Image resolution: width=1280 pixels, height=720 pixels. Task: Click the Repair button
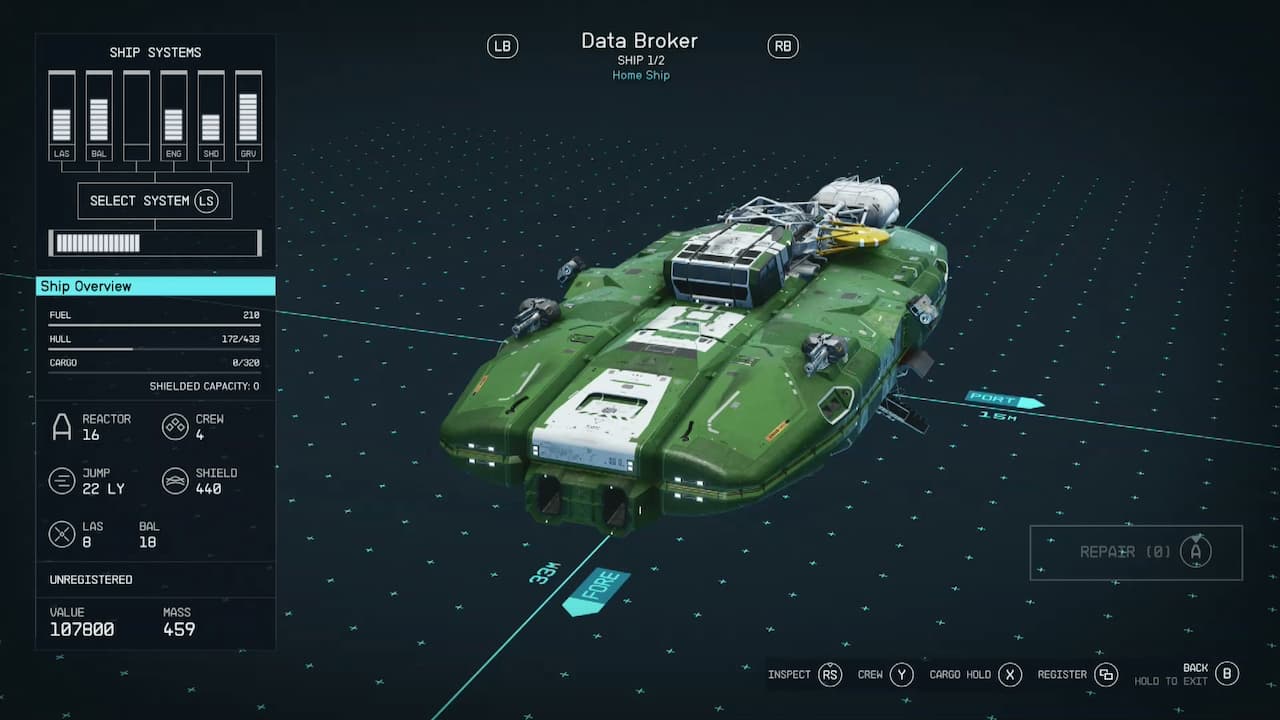[1135, 552]
